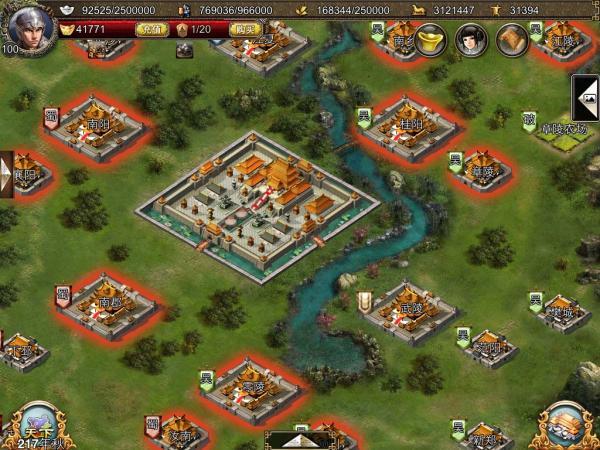Expand the right-edge arrow panel

click(585, 98)
